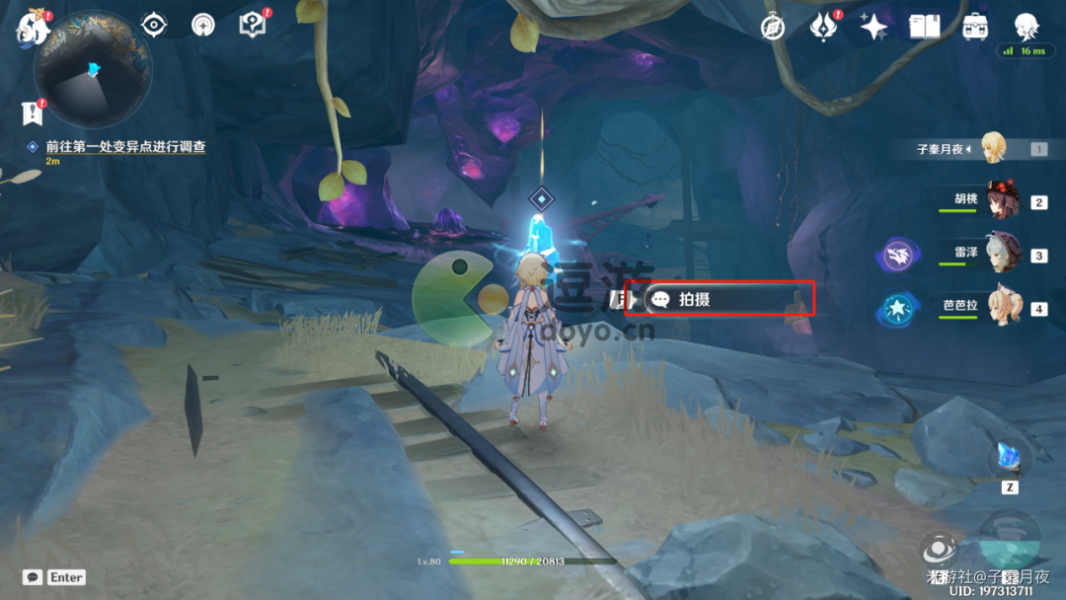Select active character 子秦月夜
This screenshot has width=1066, height=600.
(992, 148)
